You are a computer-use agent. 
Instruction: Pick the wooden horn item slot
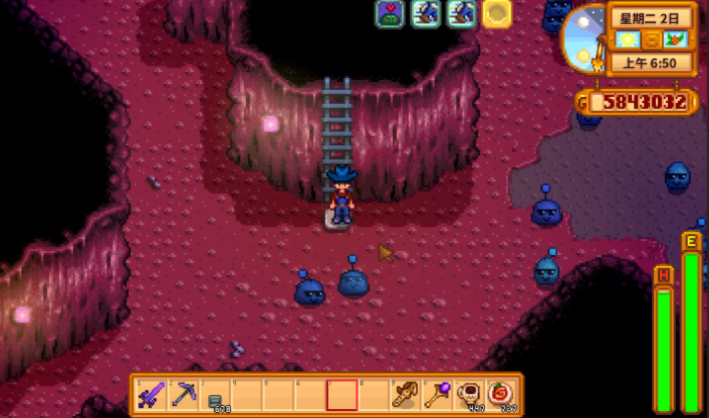(405, 394)
